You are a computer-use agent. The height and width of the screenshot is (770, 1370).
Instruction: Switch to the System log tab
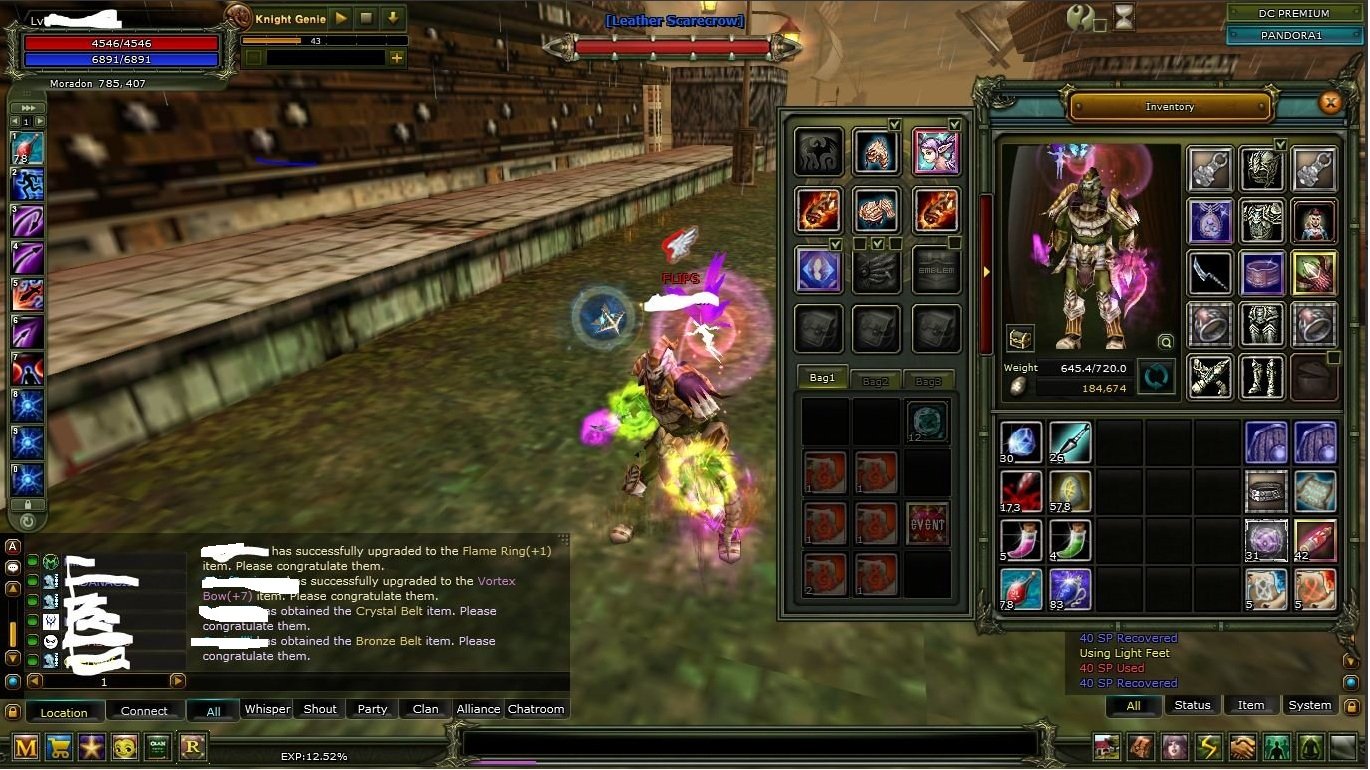click(1309, 705)
